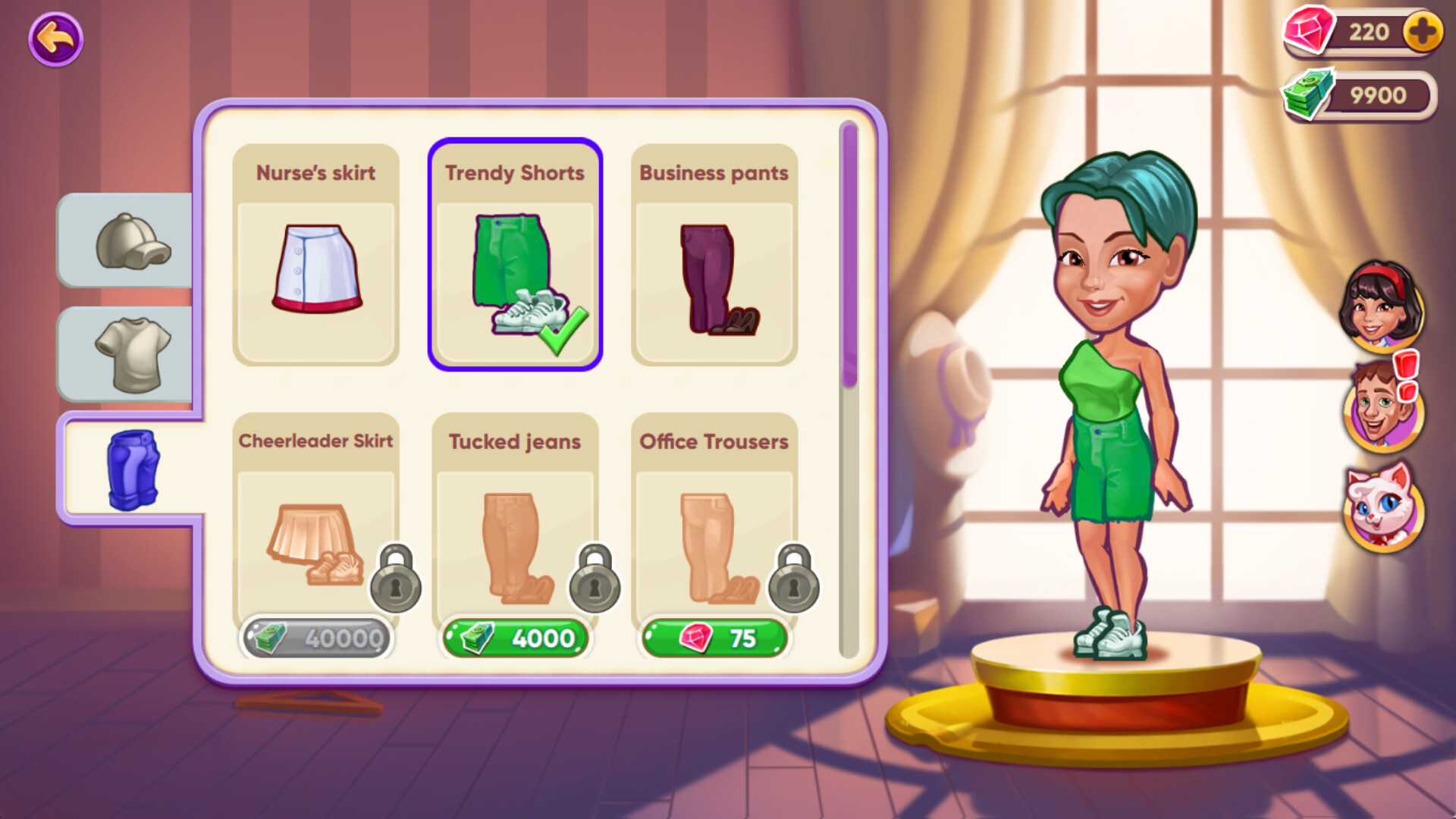
Task: Purchase Office Trousers for 75 gems
Action: click(x=714, y=638)
